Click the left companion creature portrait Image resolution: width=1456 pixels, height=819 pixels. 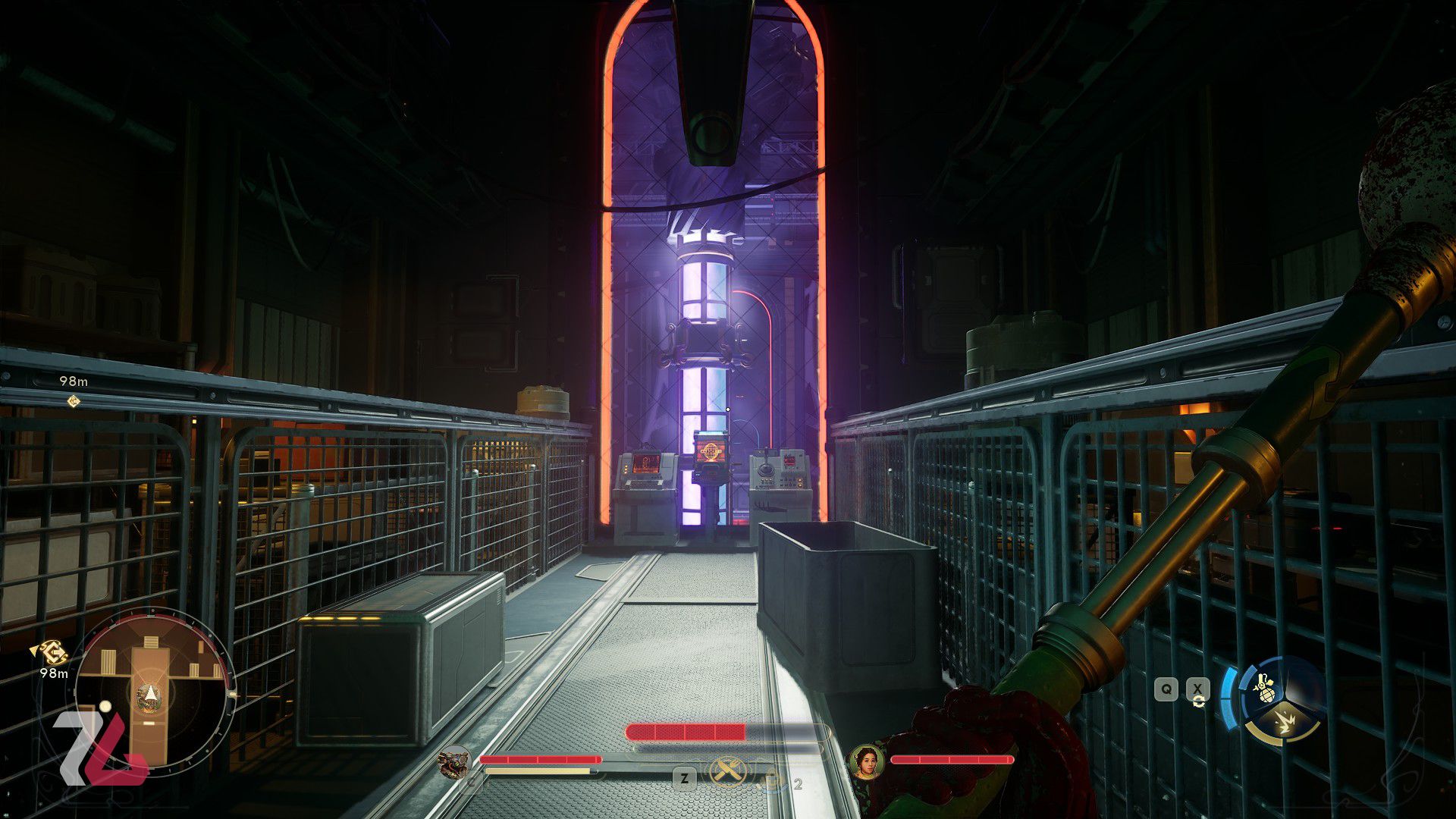pos(455,763)
